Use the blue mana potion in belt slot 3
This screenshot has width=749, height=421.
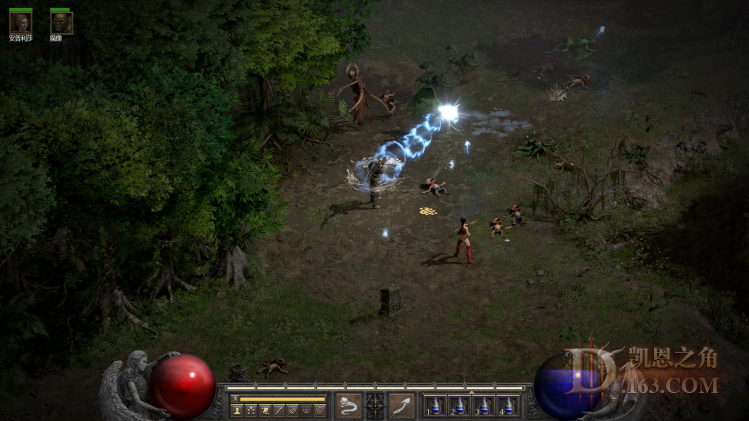point(484,406)
